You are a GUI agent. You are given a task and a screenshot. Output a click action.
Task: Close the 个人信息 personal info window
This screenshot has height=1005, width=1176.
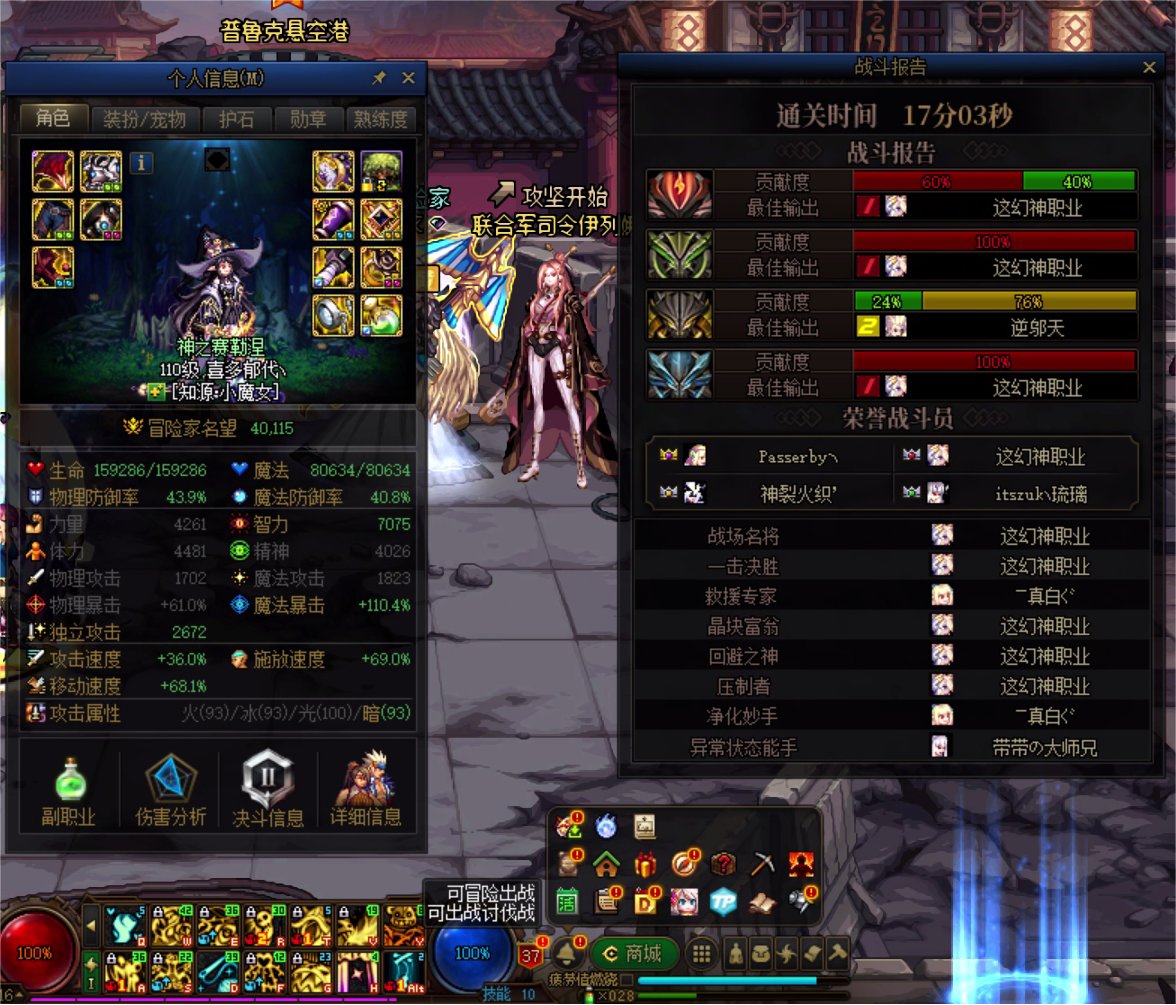pyautogui.click(x=408, y=78)
